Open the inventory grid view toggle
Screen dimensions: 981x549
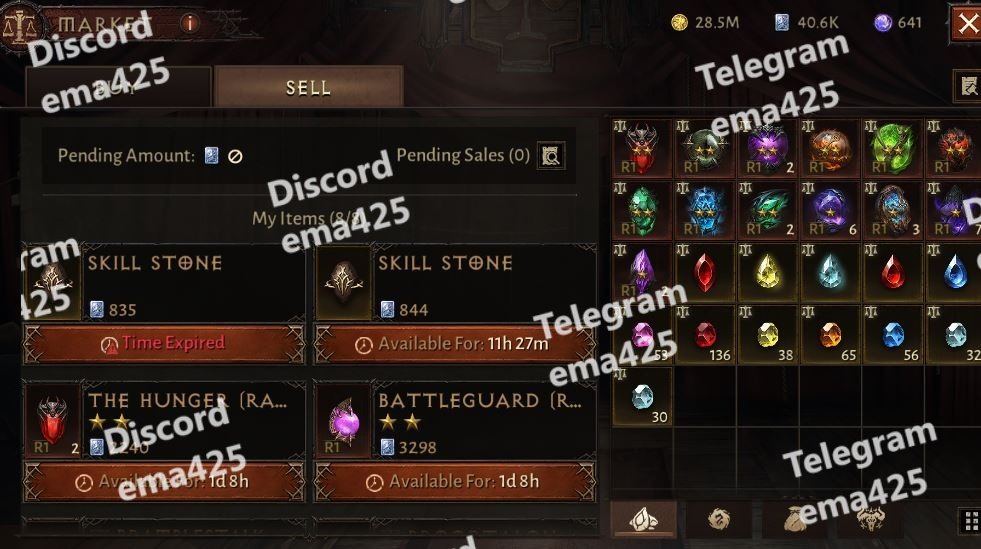(968, 519)
